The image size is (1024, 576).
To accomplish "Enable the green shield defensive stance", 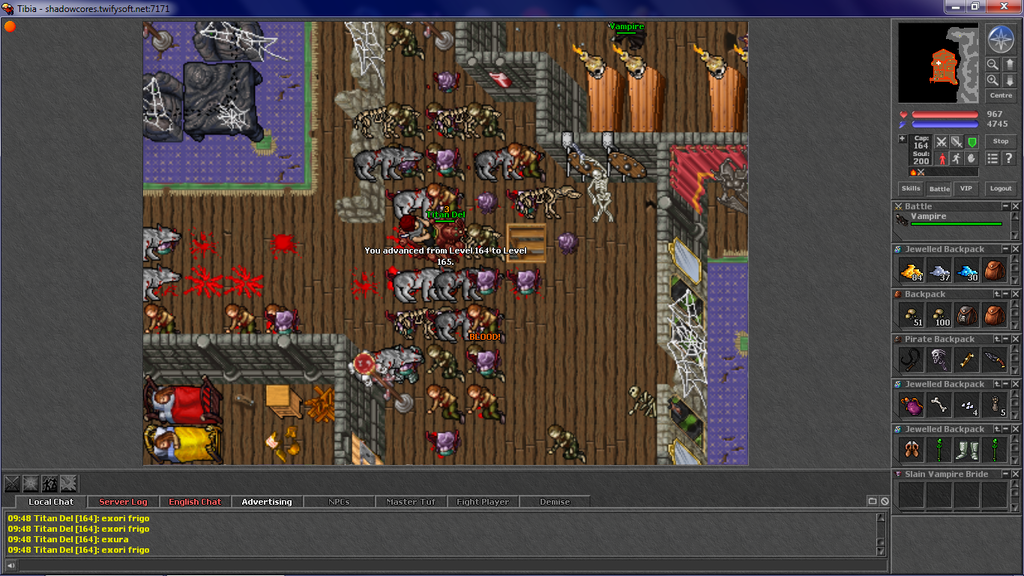I will click(x=972, y=142).
